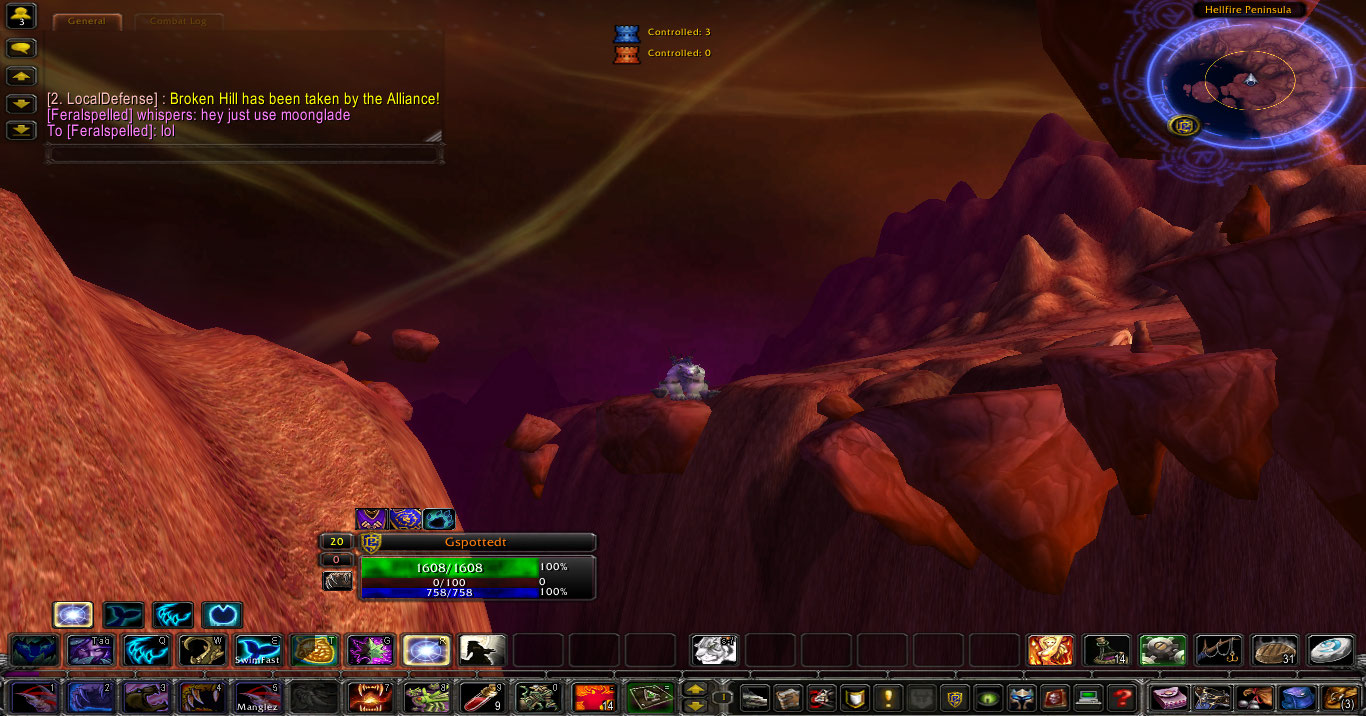The width and height of the screenshot is (1366, 716).
Task: Click the PvP shield badge on the minimap
Action: pos(1184,126)
